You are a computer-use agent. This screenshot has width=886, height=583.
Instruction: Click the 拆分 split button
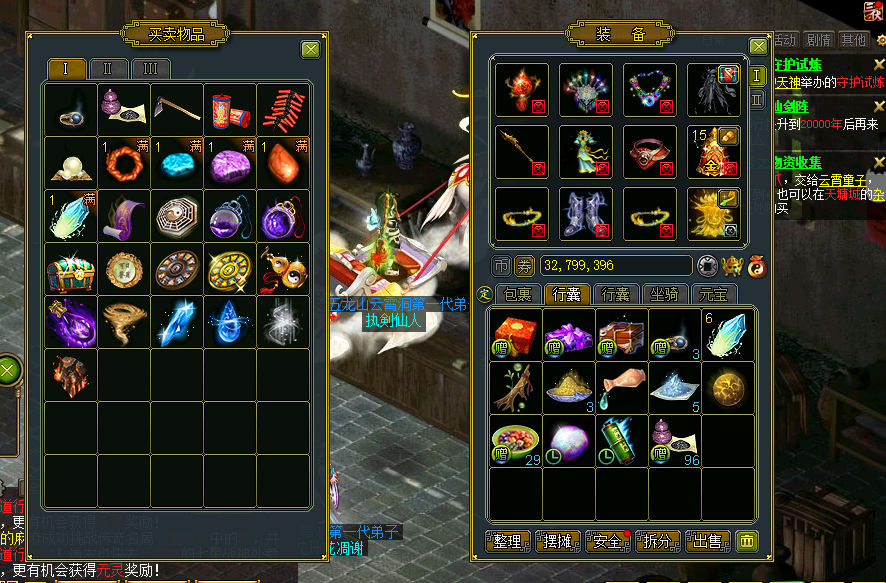pyautogui.click(x=657, y=541)
